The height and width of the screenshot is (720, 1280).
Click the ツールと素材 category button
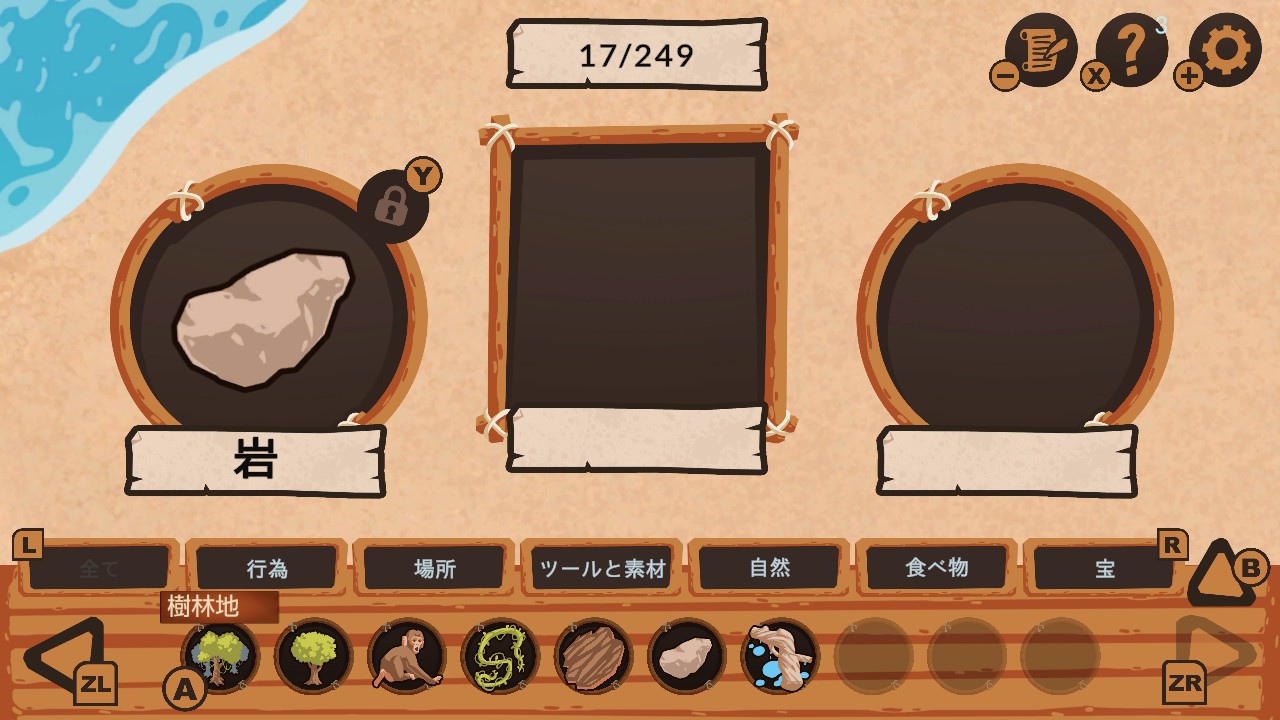(601, 567)
